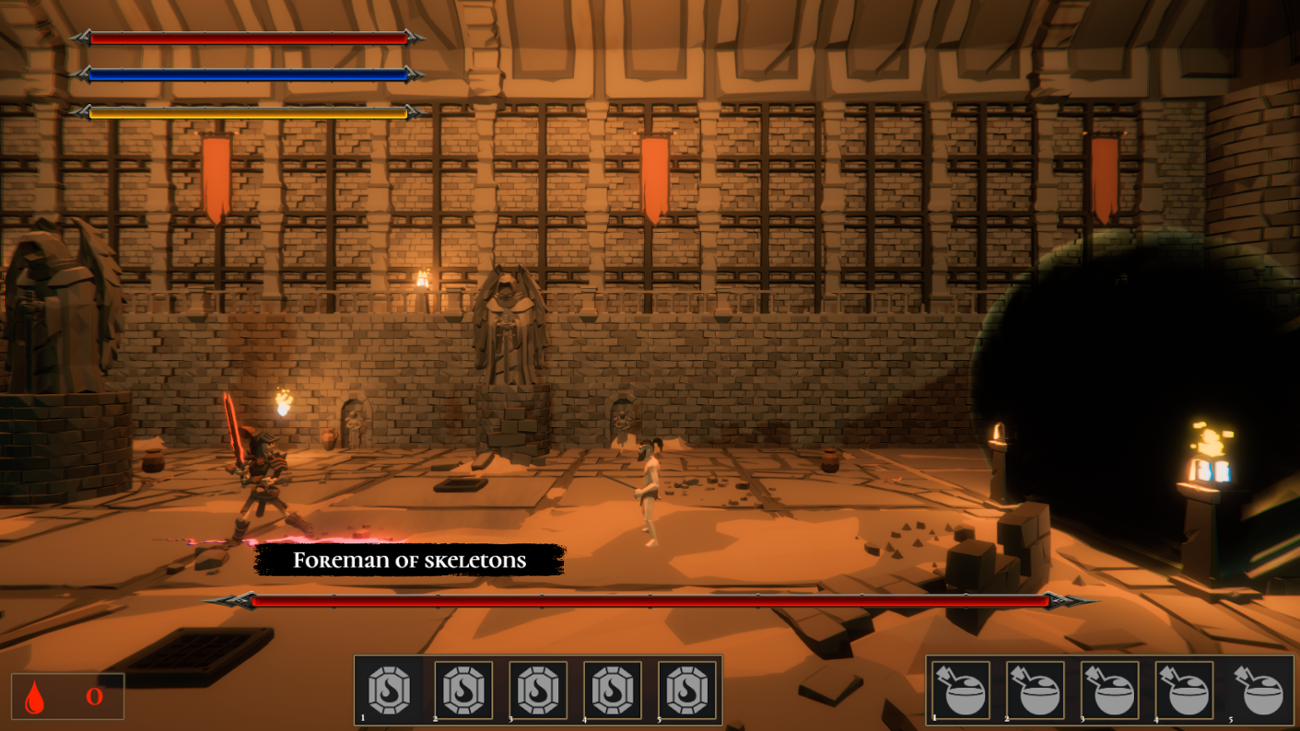
Task: Cast flame spell from hotbar slot 3
Action: 537,691
